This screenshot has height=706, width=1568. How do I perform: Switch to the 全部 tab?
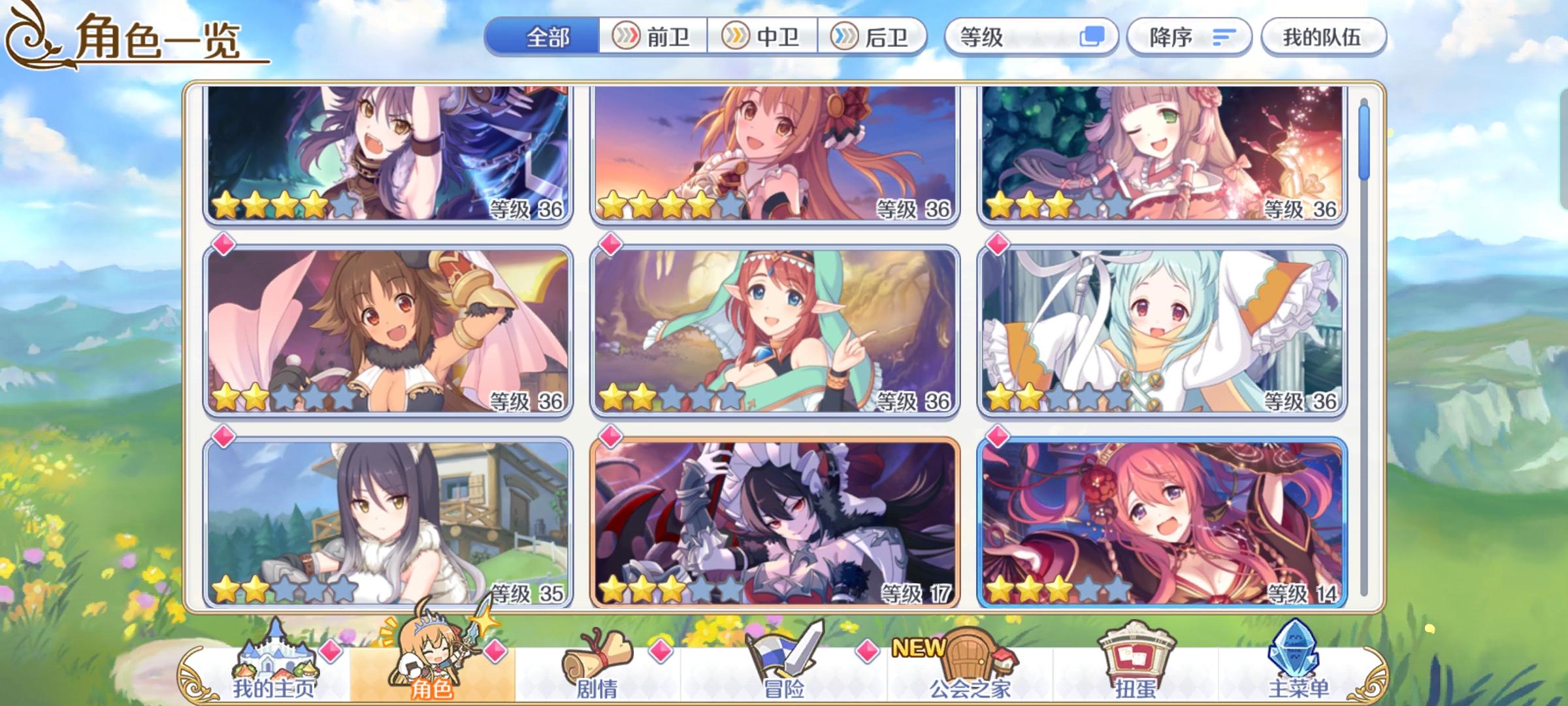pyautogui.click(x=546, y=37)
